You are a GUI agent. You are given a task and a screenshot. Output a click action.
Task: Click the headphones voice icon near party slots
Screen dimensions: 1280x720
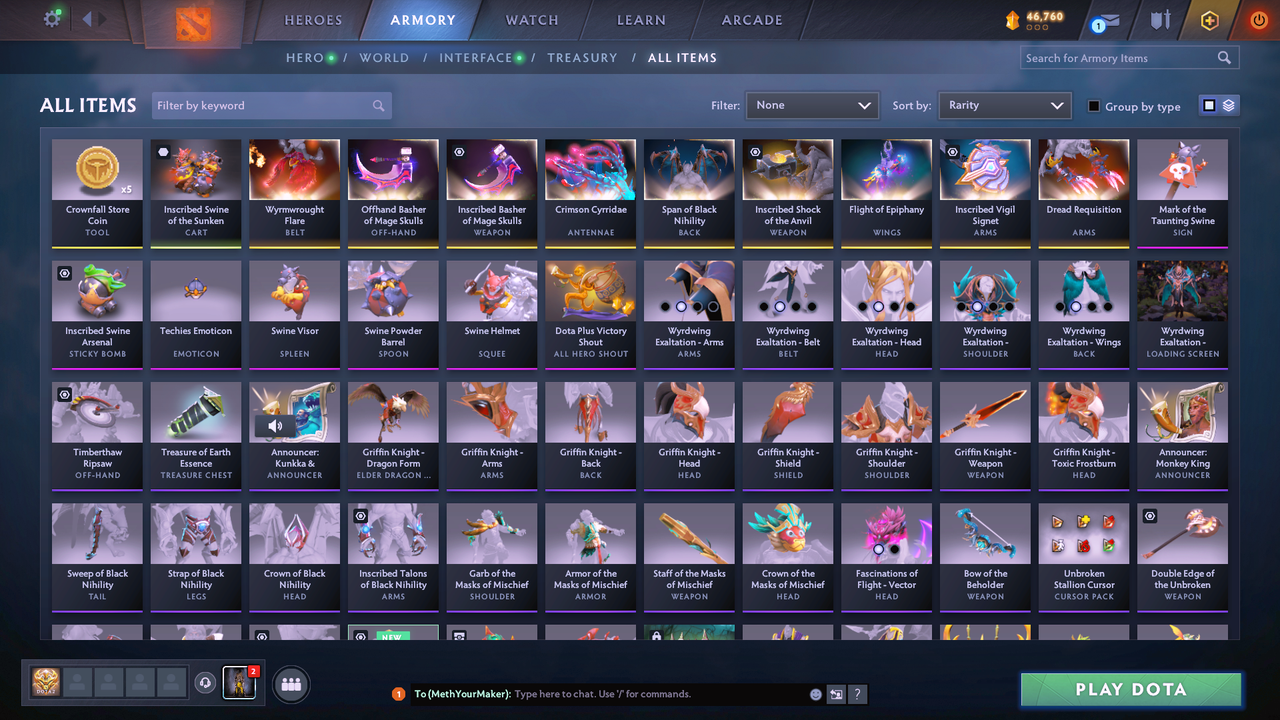click(206, 683)
